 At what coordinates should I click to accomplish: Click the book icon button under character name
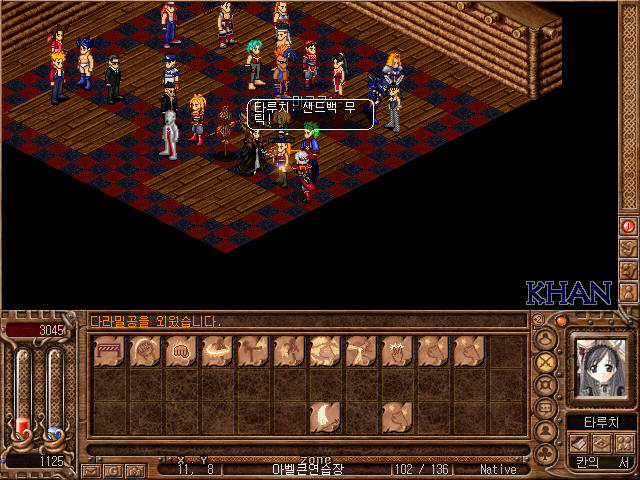578,442
